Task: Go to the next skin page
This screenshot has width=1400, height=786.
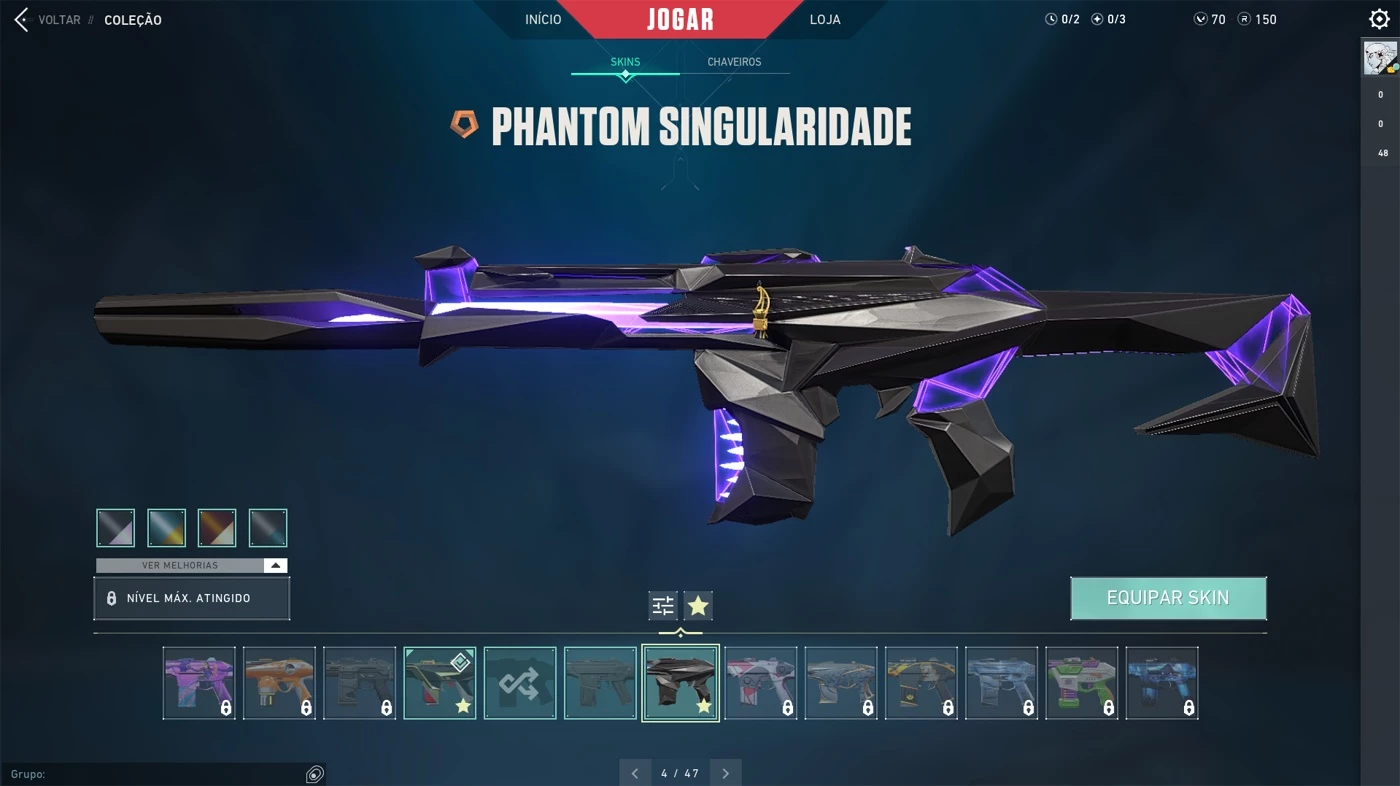Action: tap(726, 773)
